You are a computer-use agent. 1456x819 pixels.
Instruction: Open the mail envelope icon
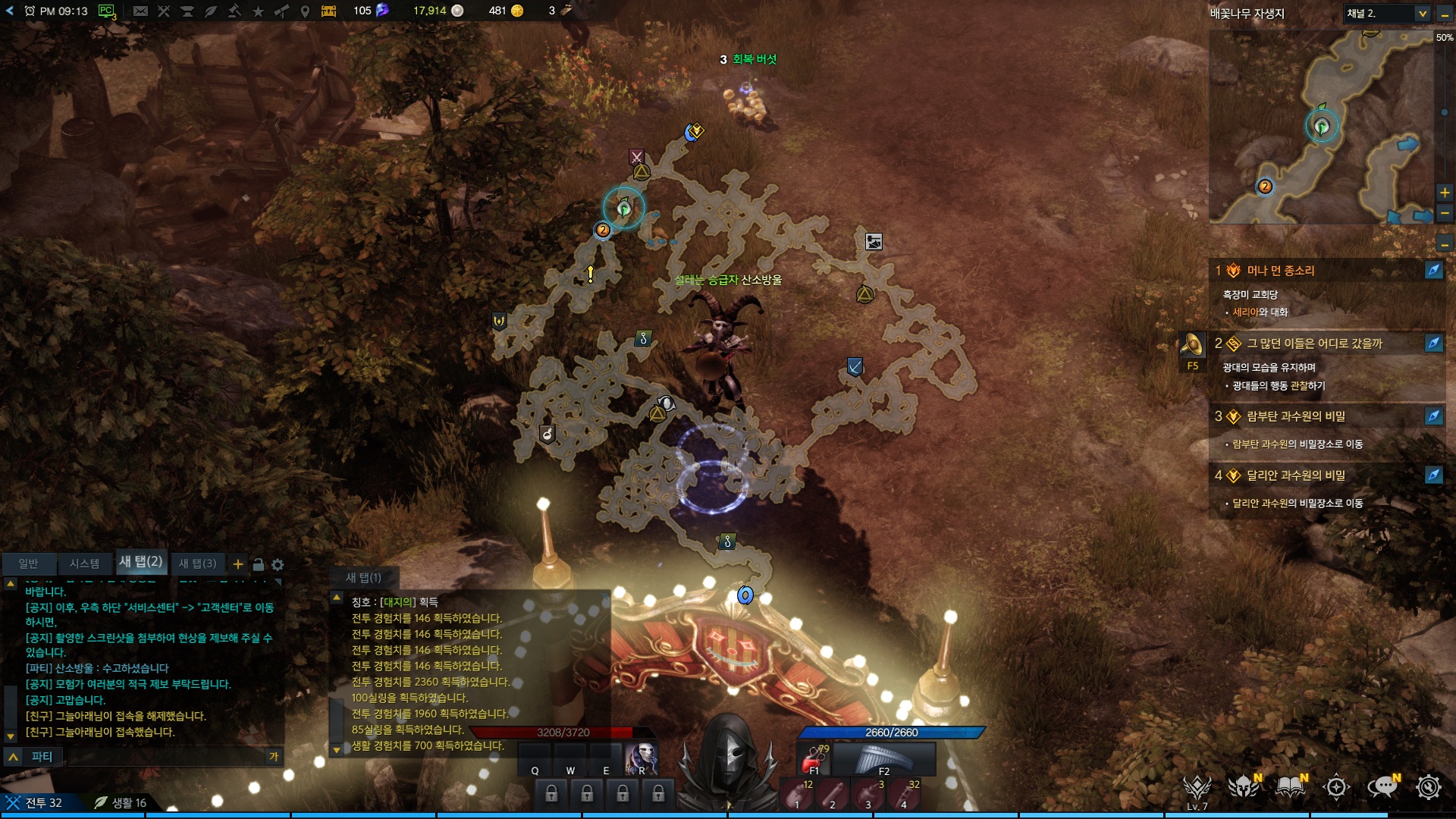140,11
